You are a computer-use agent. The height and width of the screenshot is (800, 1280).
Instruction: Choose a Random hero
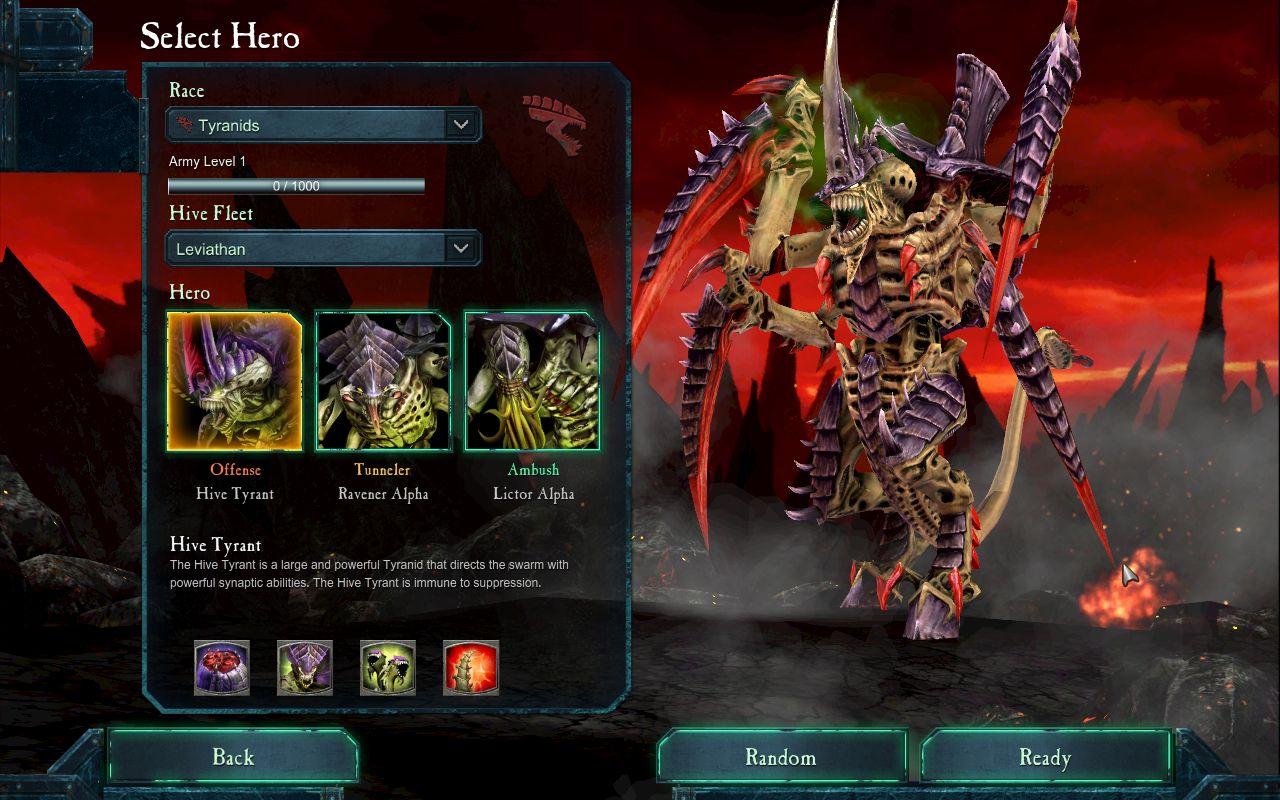pos(780,757)
